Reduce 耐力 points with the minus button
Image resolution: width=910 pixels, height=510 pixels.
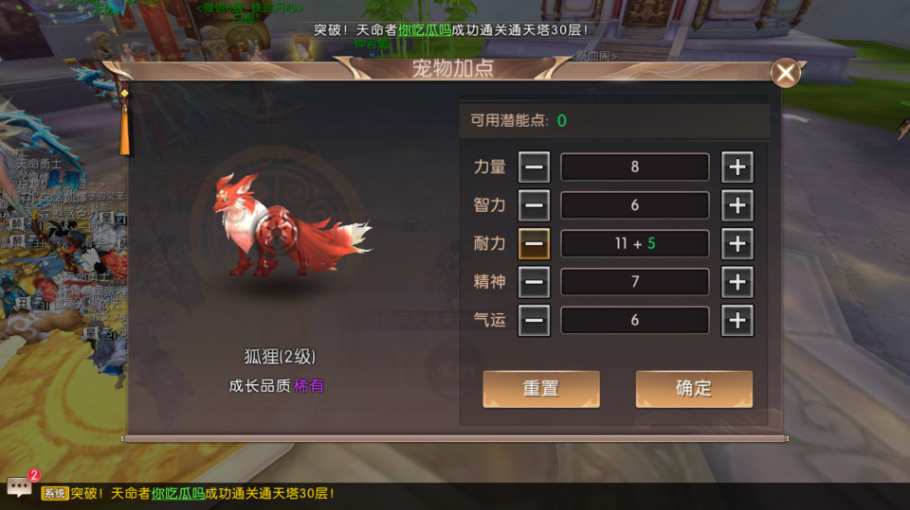(x=534, y=244)
